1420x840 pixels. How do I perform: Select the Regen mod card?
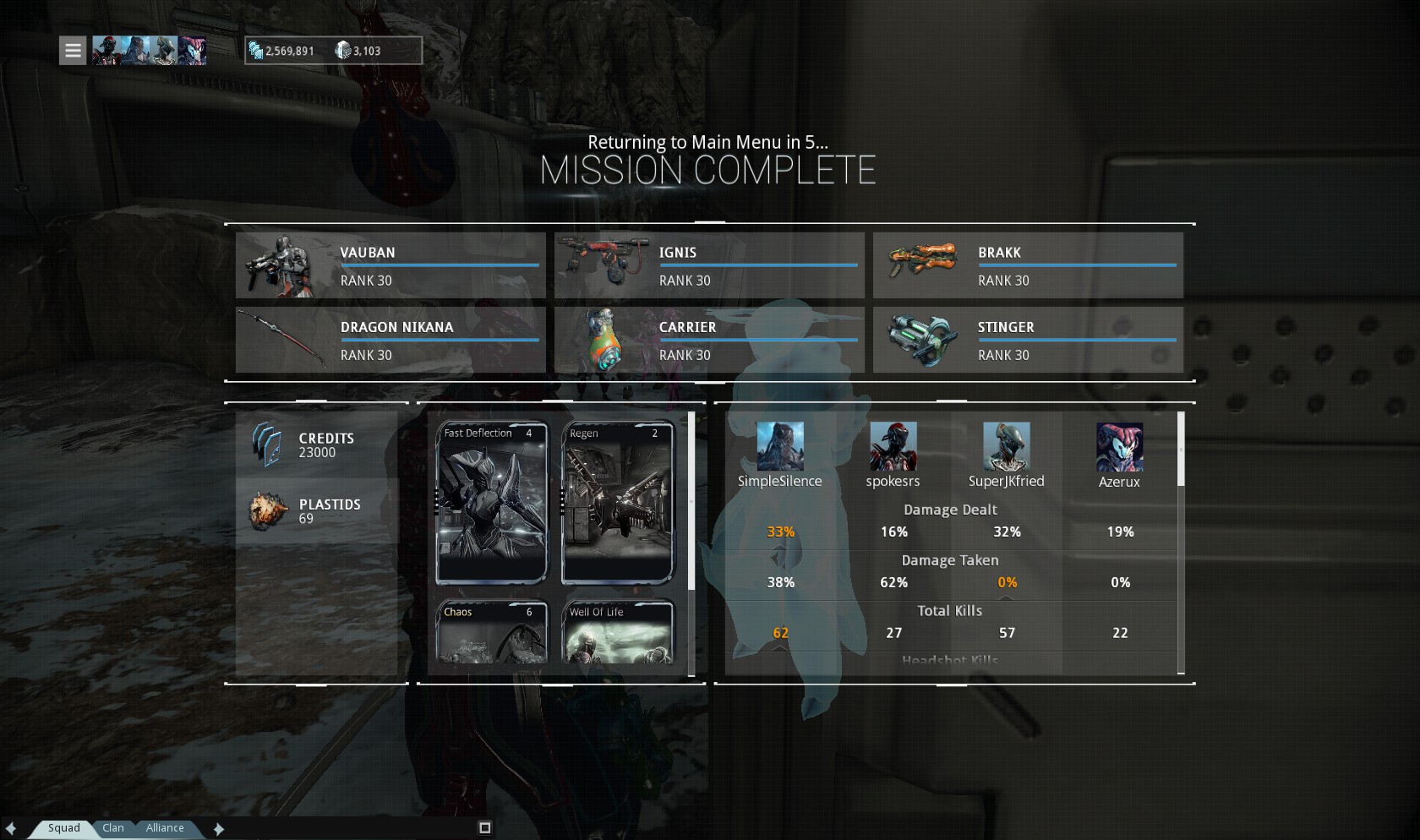tap(617, 503)
